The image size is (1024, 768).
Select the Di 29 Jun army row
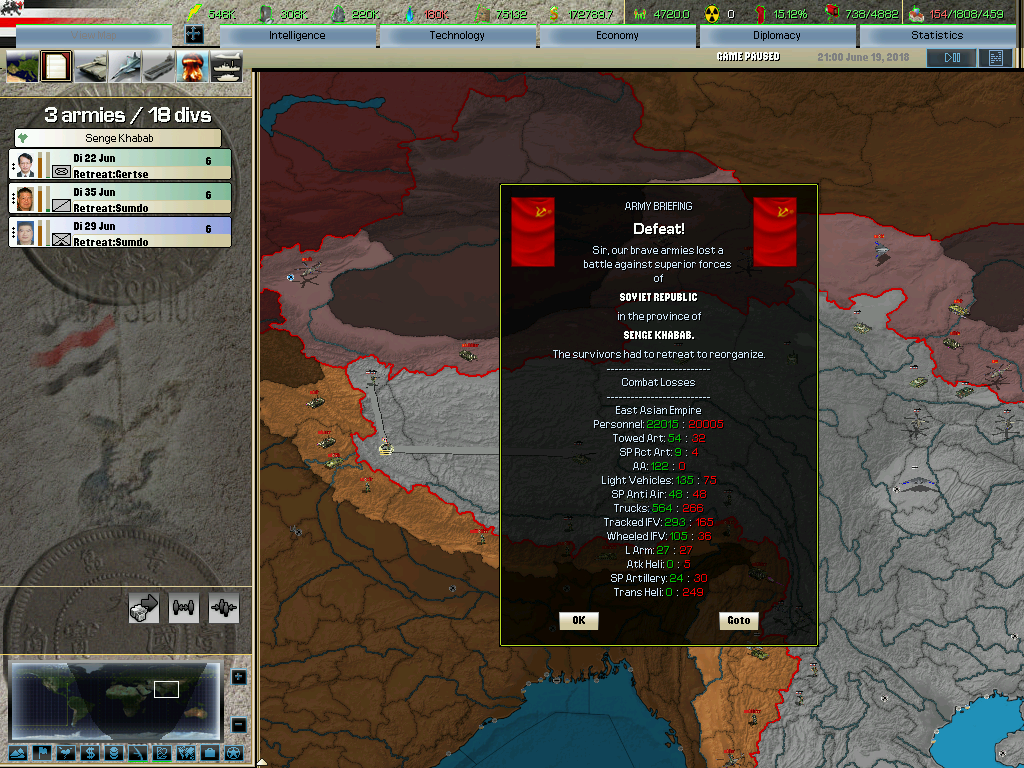pyautogui.click(x=120, y=232)
